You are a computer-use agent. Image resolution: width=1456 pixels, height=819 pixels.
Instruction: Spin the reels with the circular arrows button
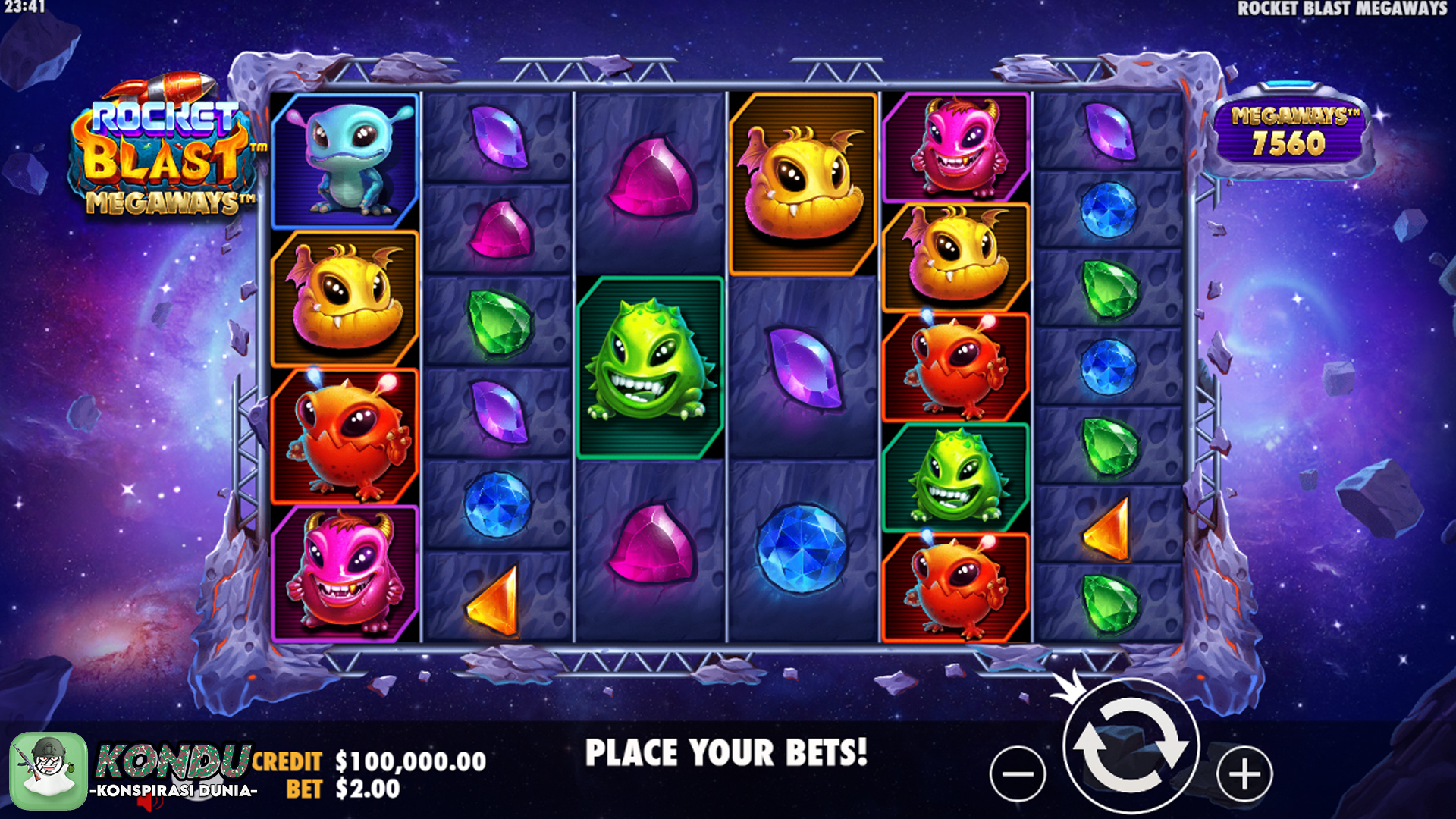click(x=1131, y=746)
